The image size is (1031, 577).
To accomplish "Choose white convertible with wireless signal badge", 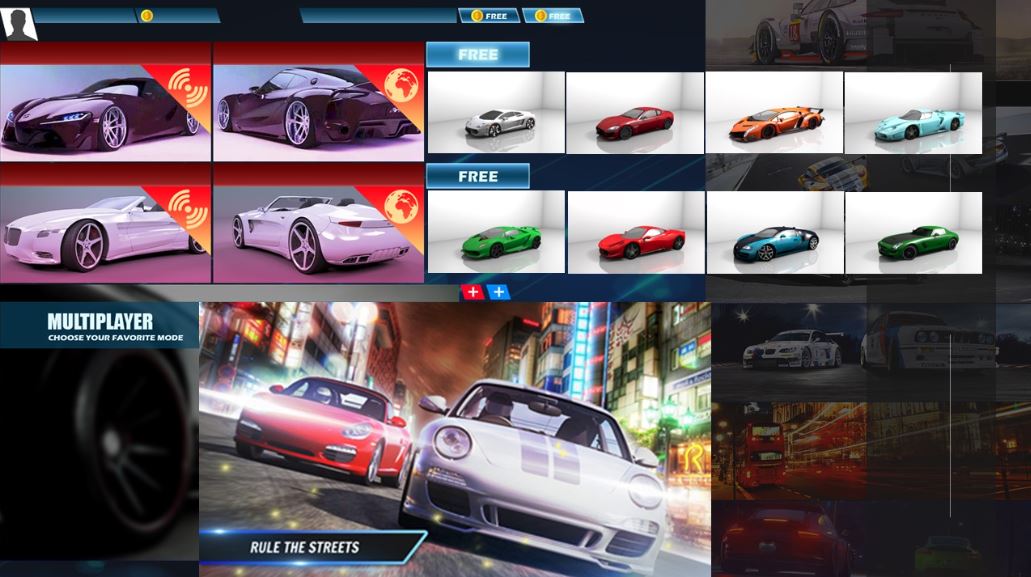I will pyautogui.click(x=105, y=223).
